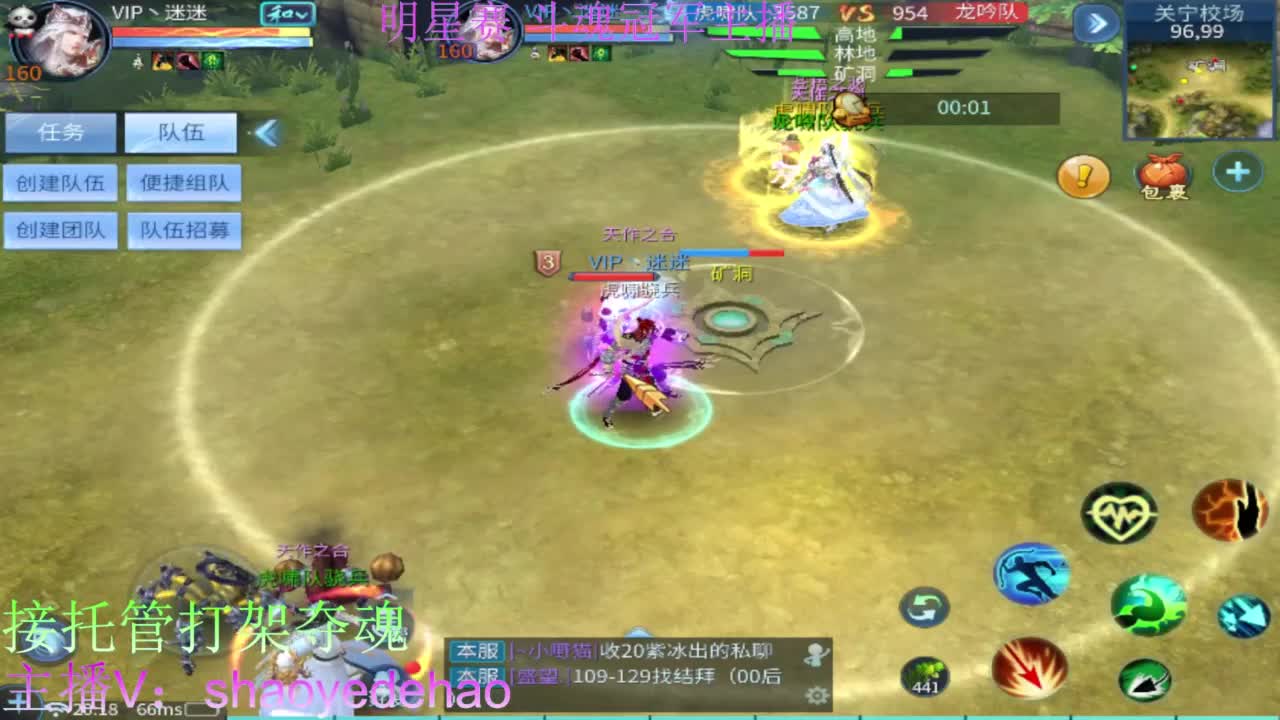The height and width of the screenshot is (720, 1280).
Task: Switch to the 任务 tab
Action: pyautogui.click(x=60, y=132)
